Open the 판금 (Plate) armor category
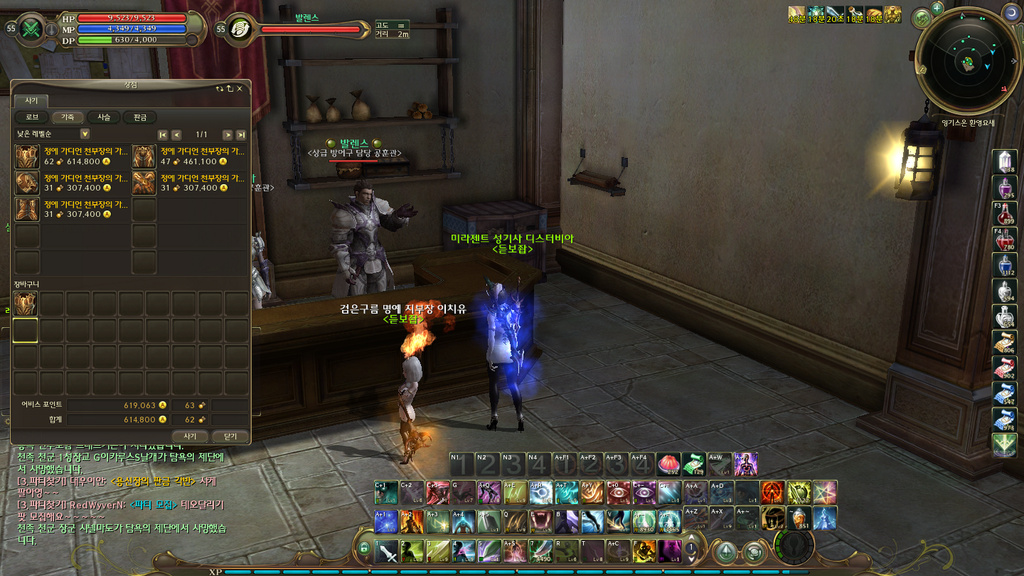Viewport: 1024px width, 576px height. (x=140, y=117)
